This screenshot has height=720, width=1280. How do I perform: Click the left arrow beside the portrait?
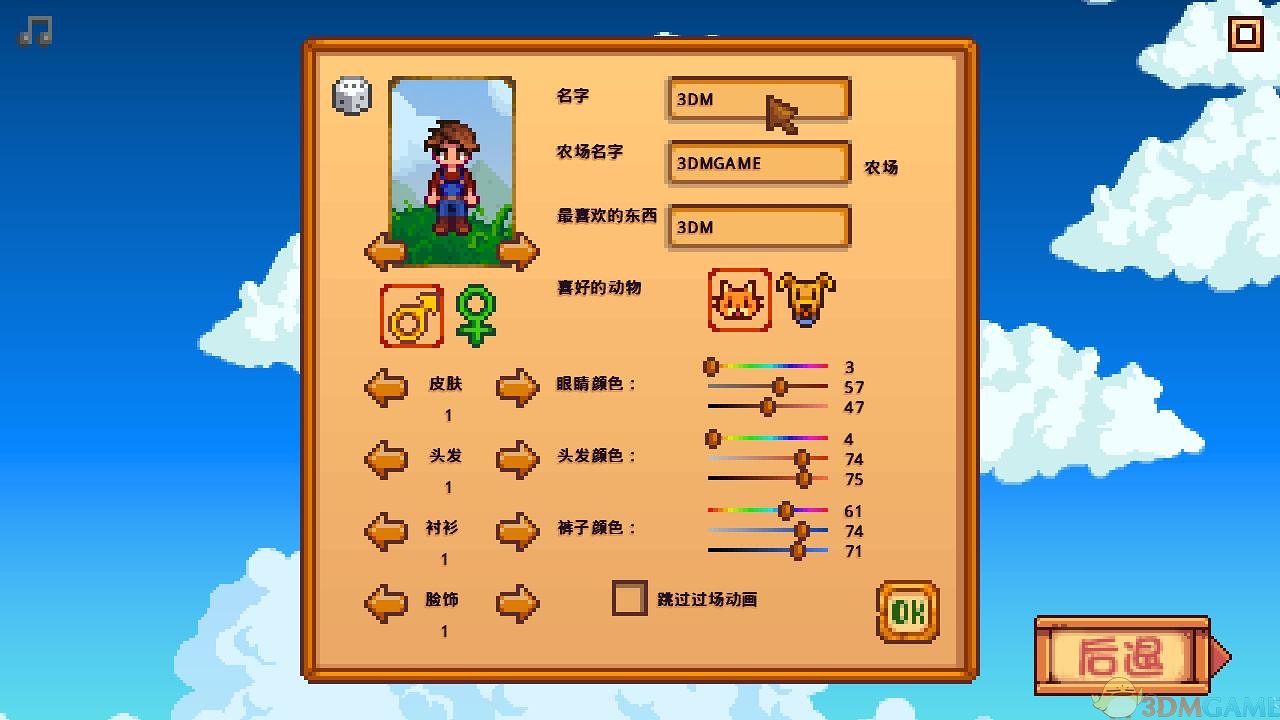(385, 250)
